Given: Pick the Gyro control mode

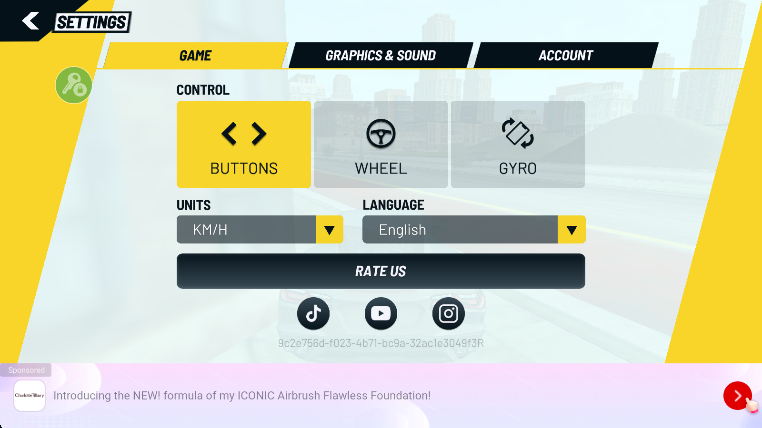Looking at the screenshot, I should pos(518,145).
